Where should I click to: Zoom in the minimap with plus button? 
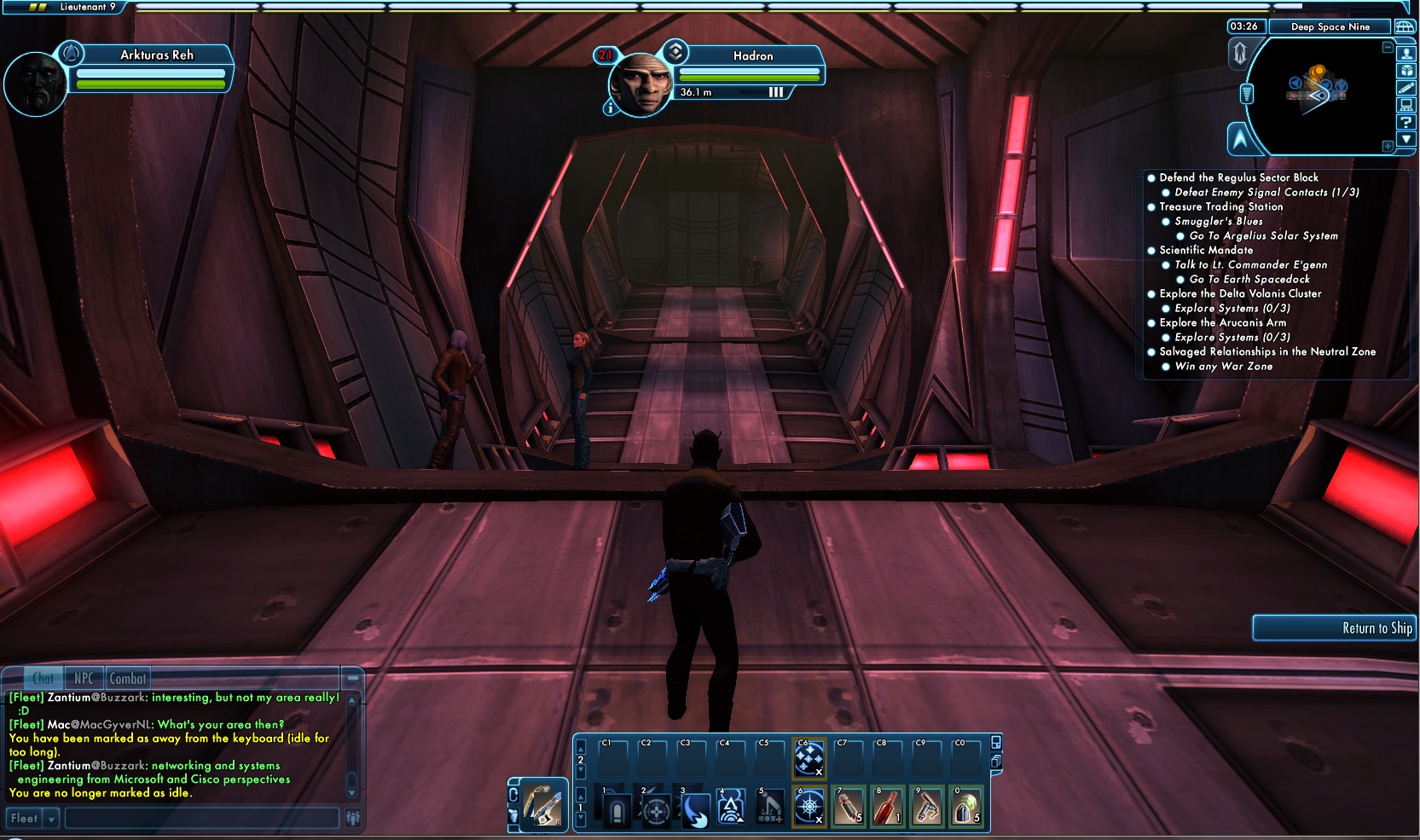click(x=1388, y=147)
